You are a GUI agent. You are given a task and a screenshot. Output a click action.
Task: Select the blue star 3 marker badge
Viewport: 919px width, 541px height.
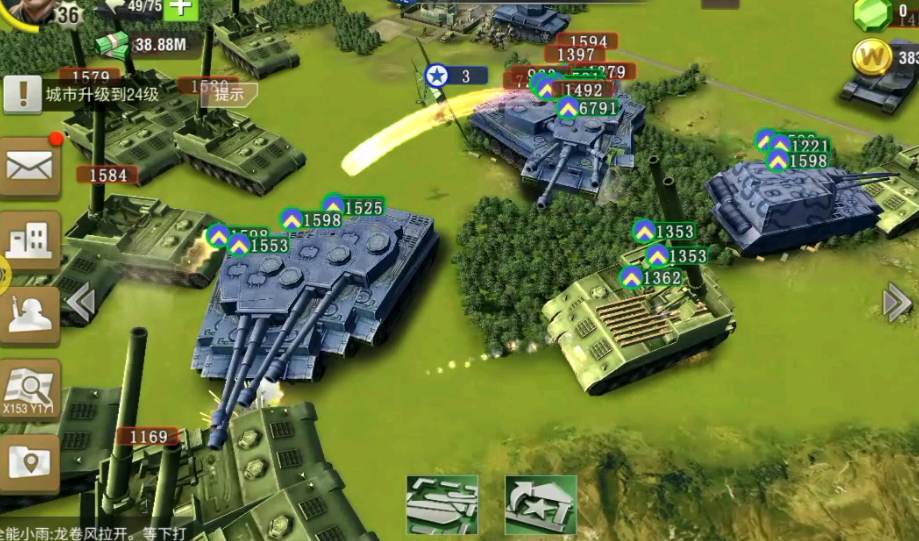click(x=437, y=75)
